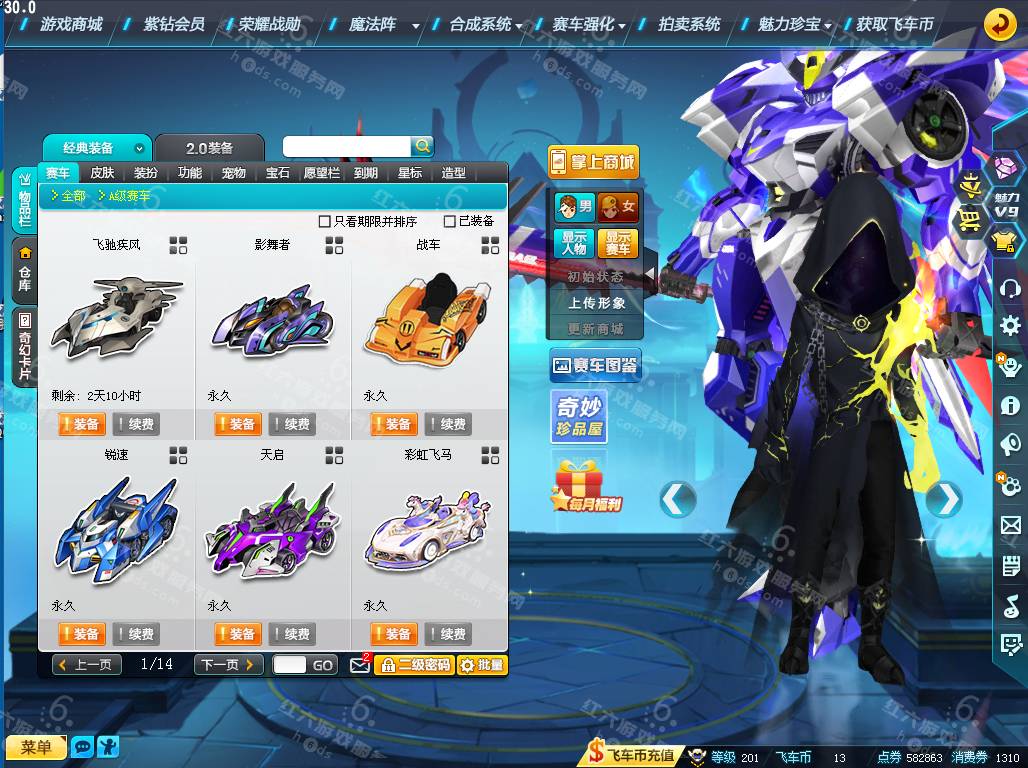The width and height of the screenshot is (1028, 768).
Task: Open the 二级密码 secondary password button
Action: pyautogui.click(x=415, y=665)
